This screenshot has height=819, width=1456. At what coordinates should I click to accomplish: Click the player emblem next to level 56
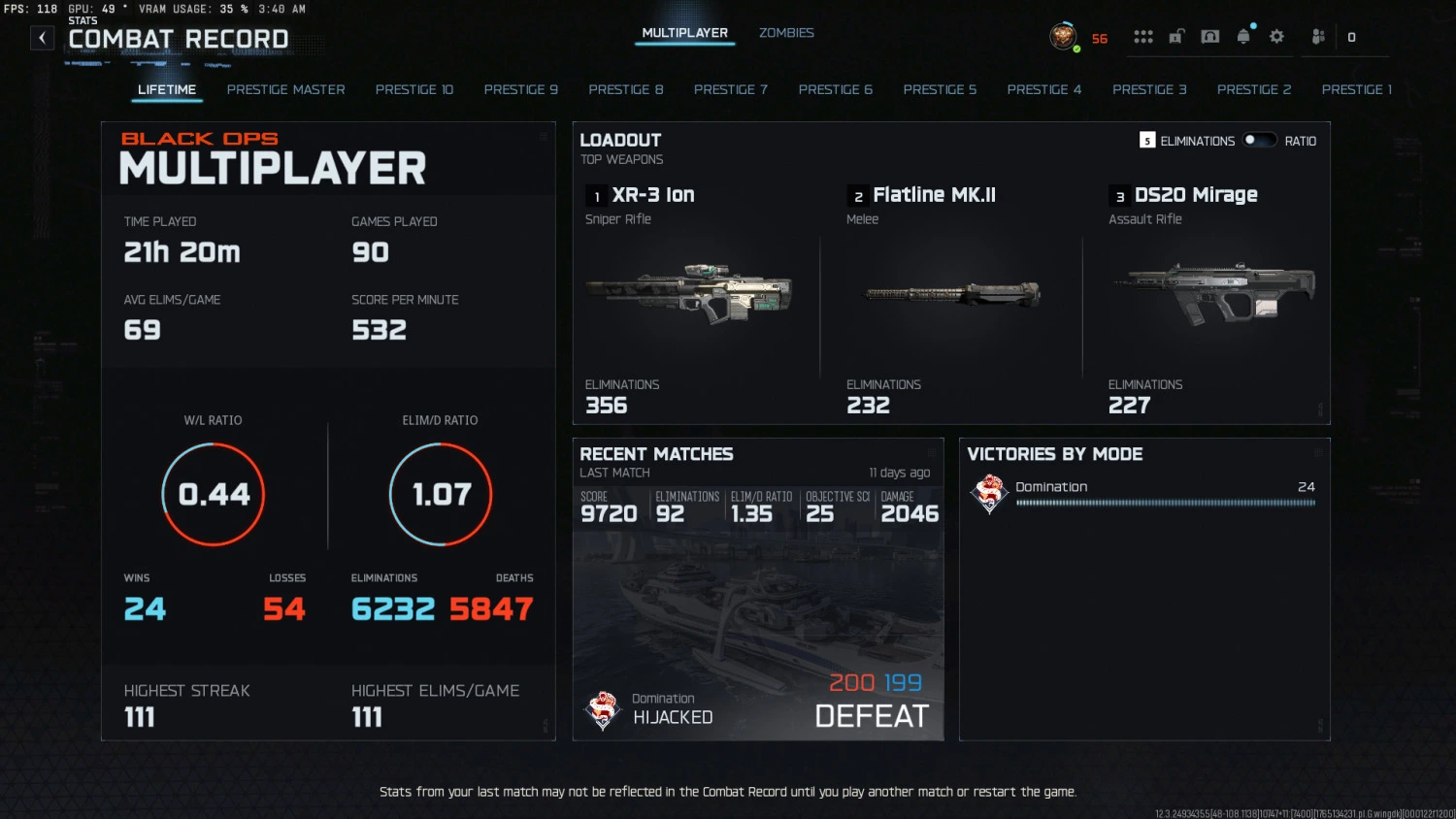1064,36
